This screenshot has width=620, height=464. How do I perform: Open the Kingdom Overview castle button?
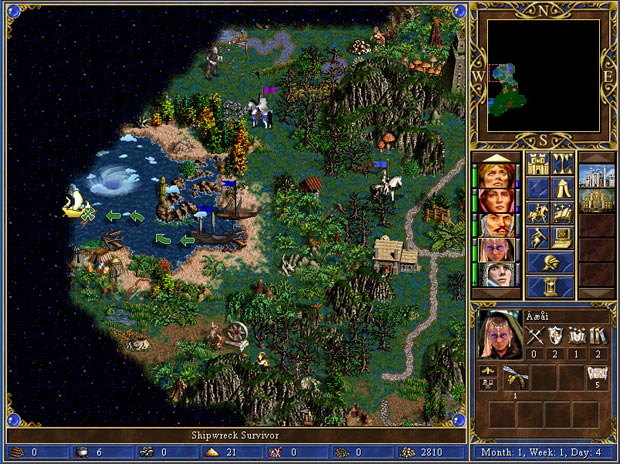538,163
